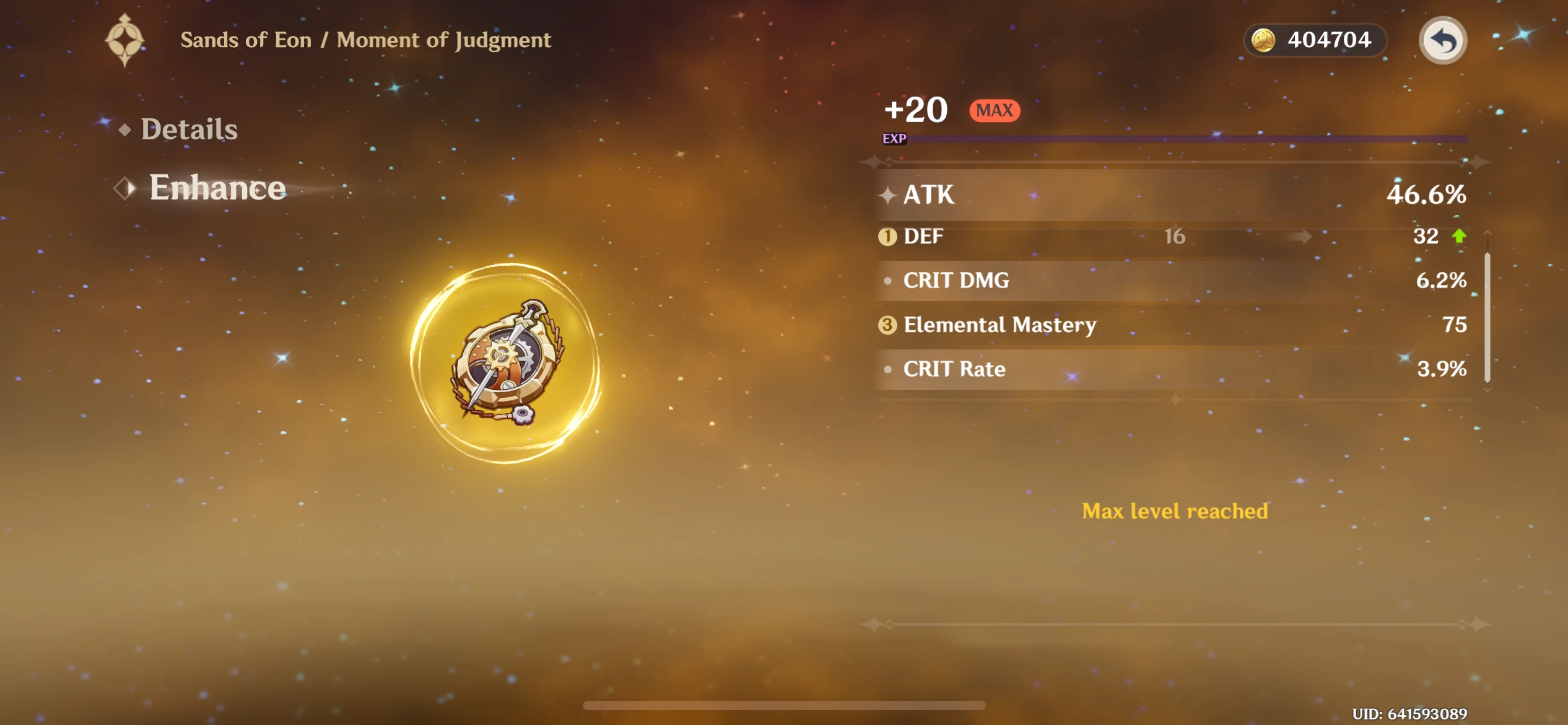Switch to the Details tab

click(188, 129)
